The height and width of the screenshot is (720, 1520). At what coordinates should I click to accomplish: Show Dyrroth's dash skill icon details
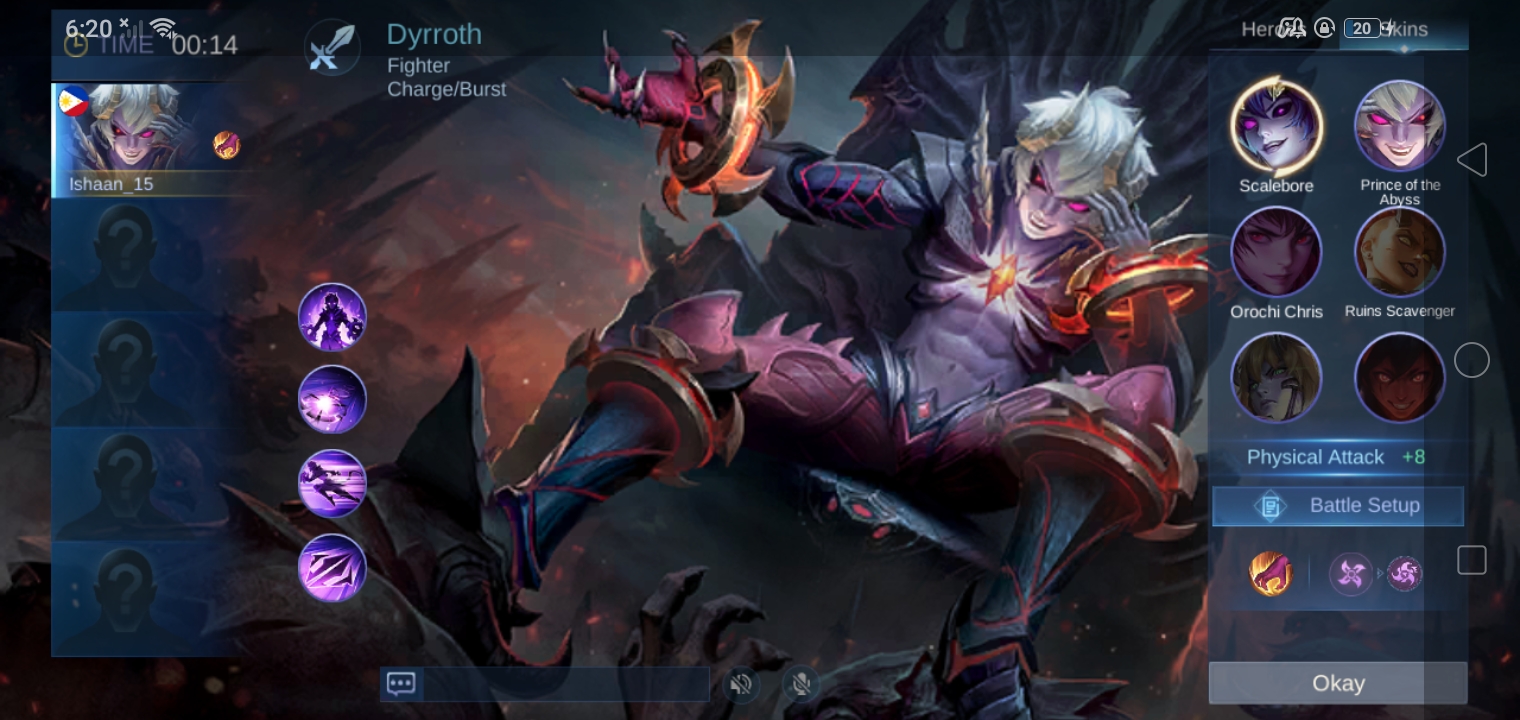coord(332,483)
